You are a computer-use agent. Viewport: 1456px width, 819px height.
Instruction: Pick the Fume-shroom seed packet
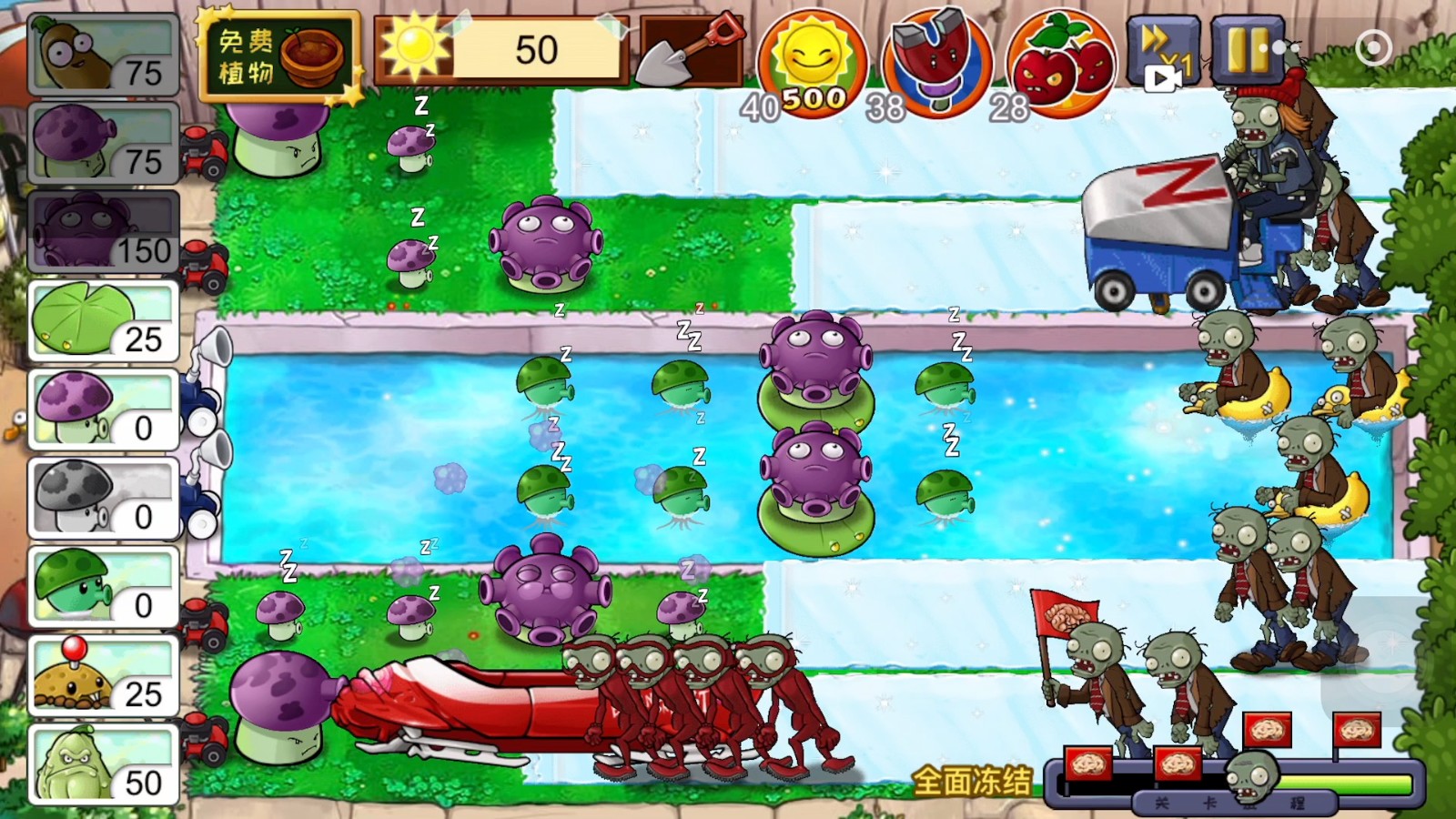click(103, 145)
